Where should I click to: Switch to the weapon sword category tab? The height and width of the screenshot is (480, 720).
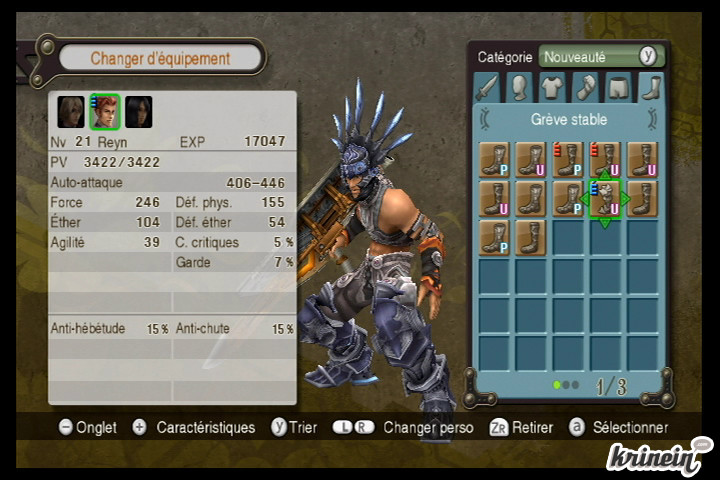point(486,87)
